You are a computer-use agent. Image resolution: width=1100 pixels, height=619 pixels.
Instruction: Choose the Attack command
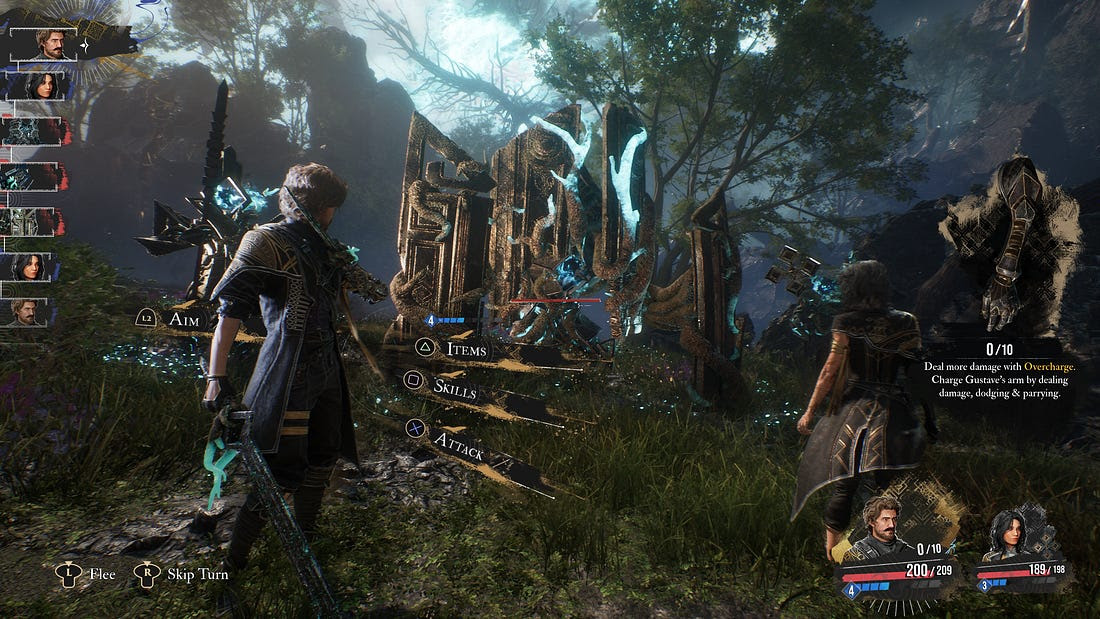[x=459, y=452]
